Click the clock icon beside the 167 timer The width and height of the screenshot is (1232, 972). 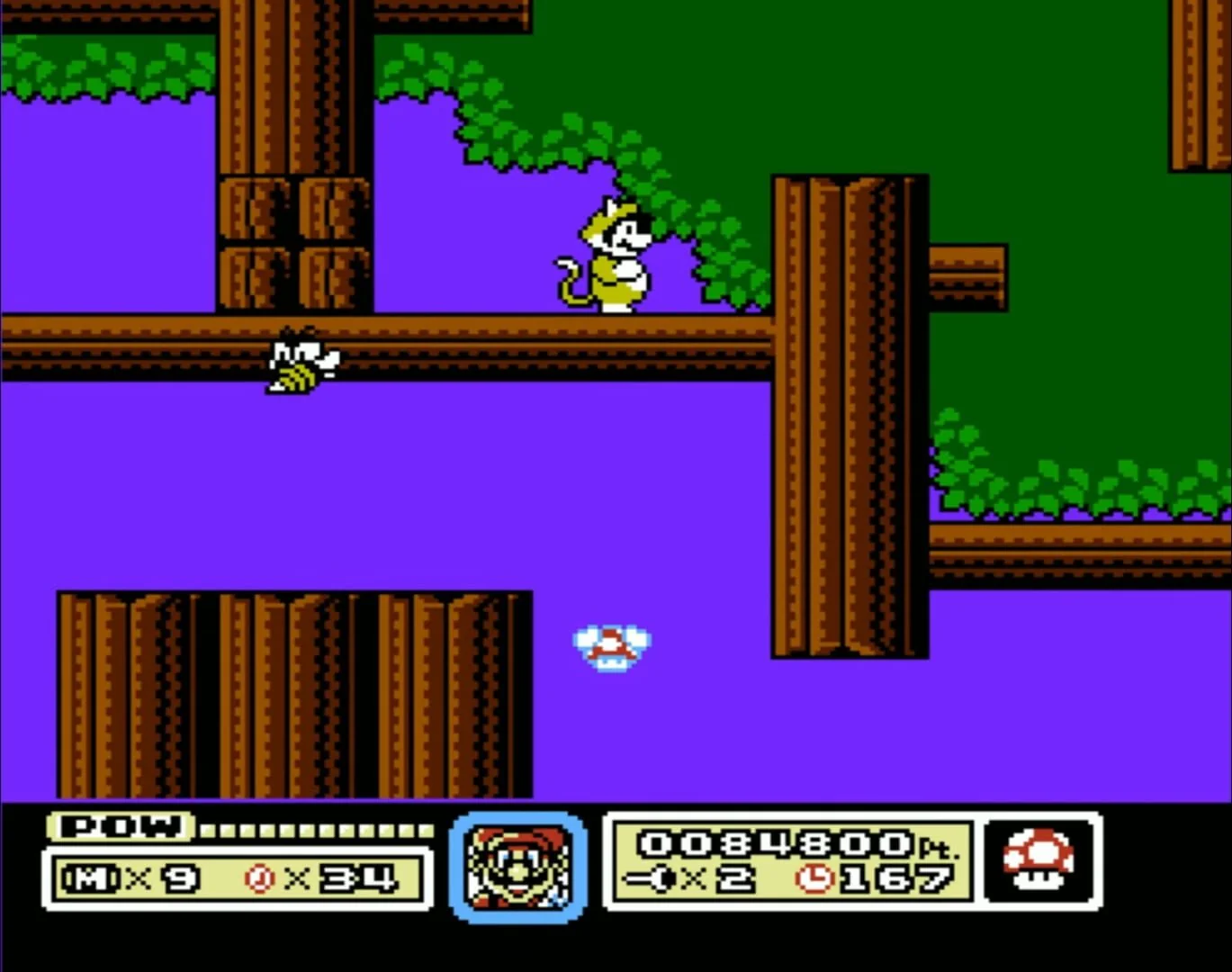tap(817, 879)
